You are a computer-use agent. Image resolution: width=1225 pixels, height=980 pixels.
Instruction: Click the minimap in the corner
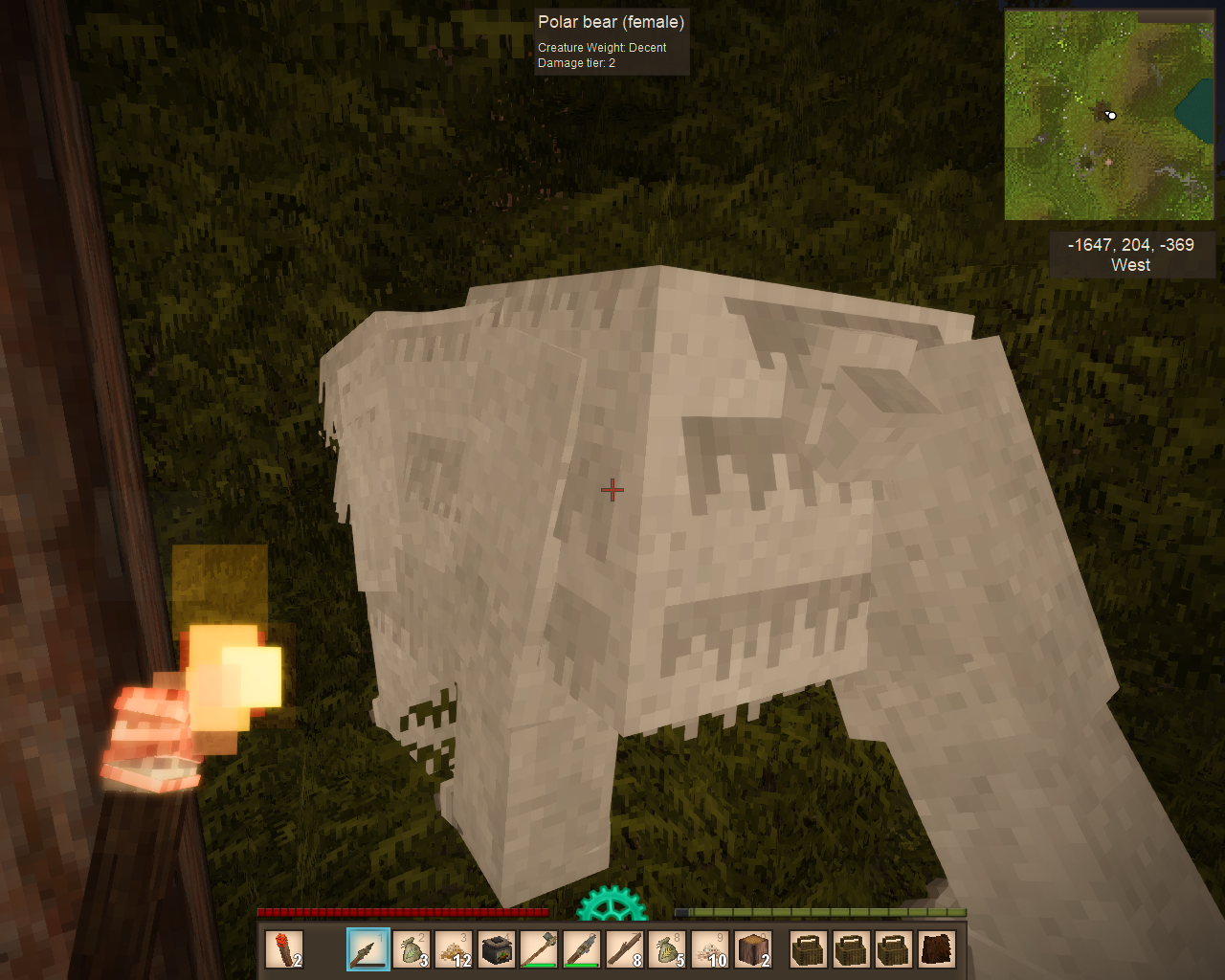[x=1109, y=116]
